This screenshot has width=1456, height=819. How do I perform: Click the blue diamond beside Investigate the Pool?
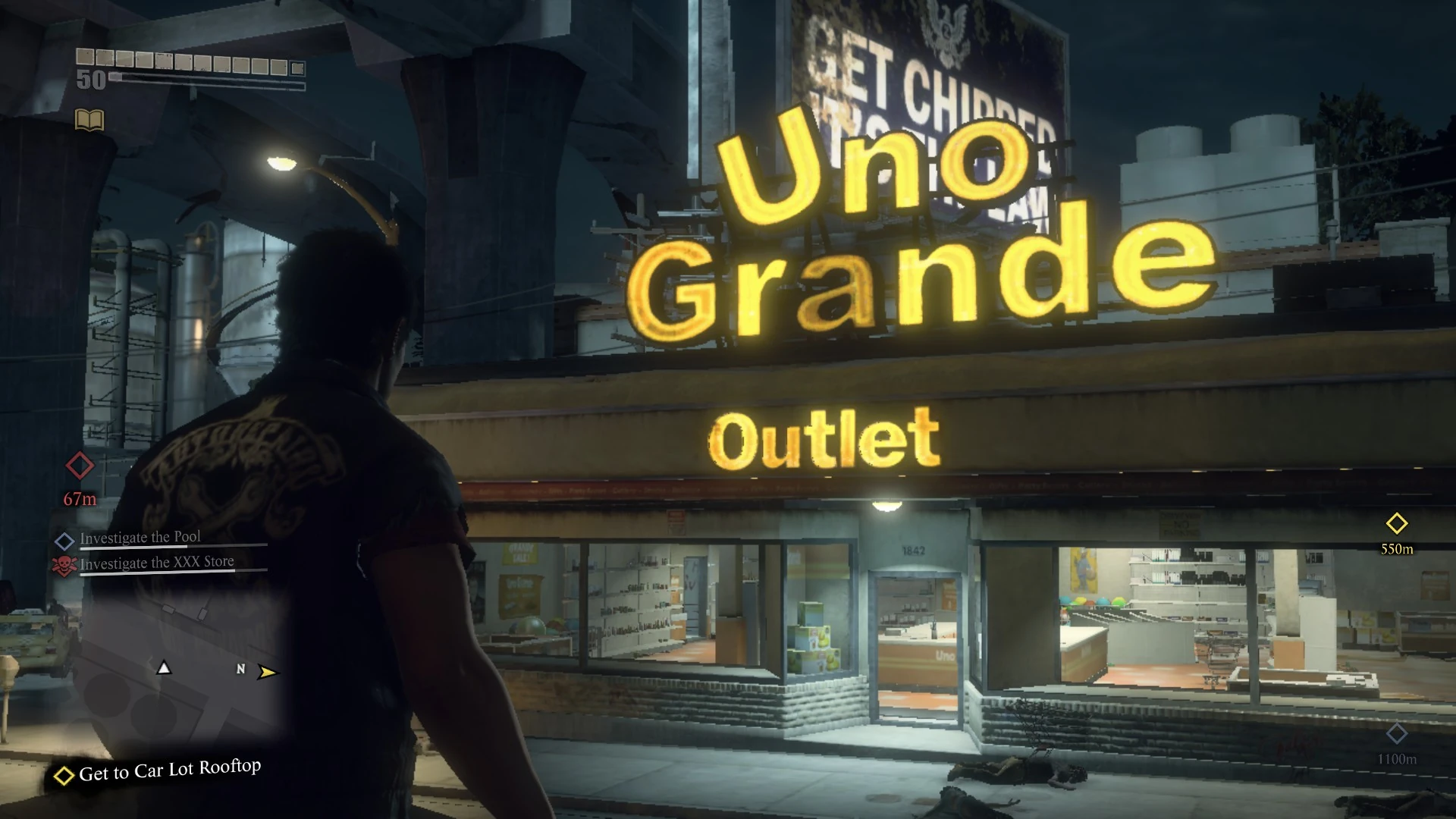point(66,538)
